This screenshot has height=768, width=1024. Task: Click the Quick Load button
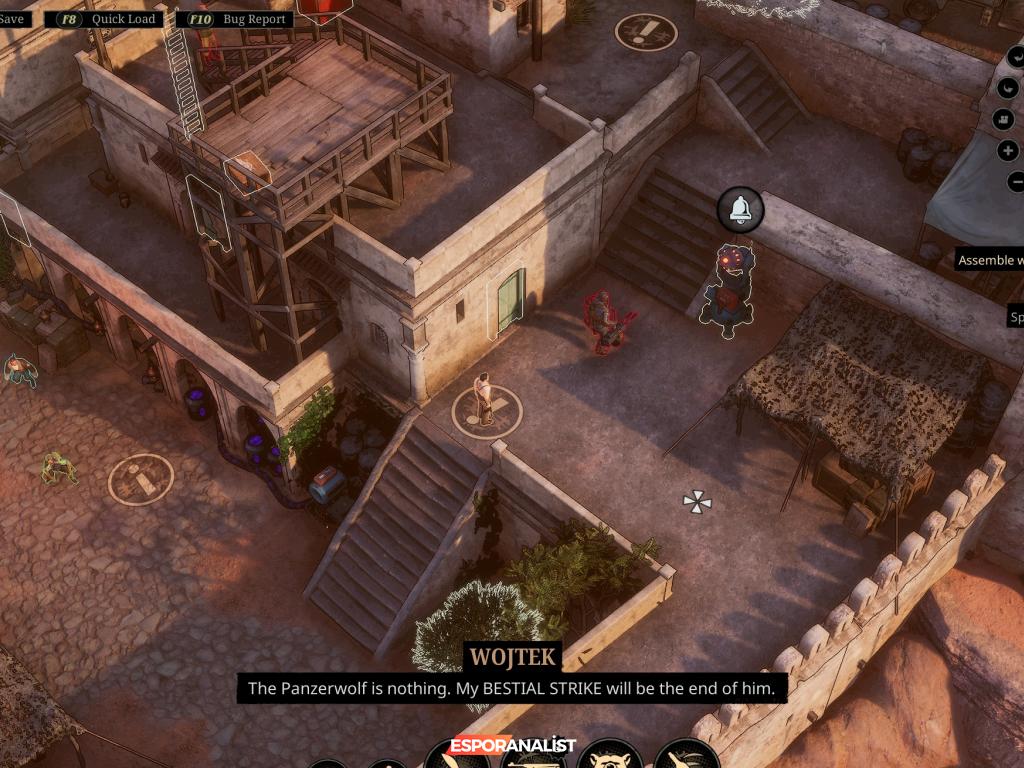(x=105, y=19)
